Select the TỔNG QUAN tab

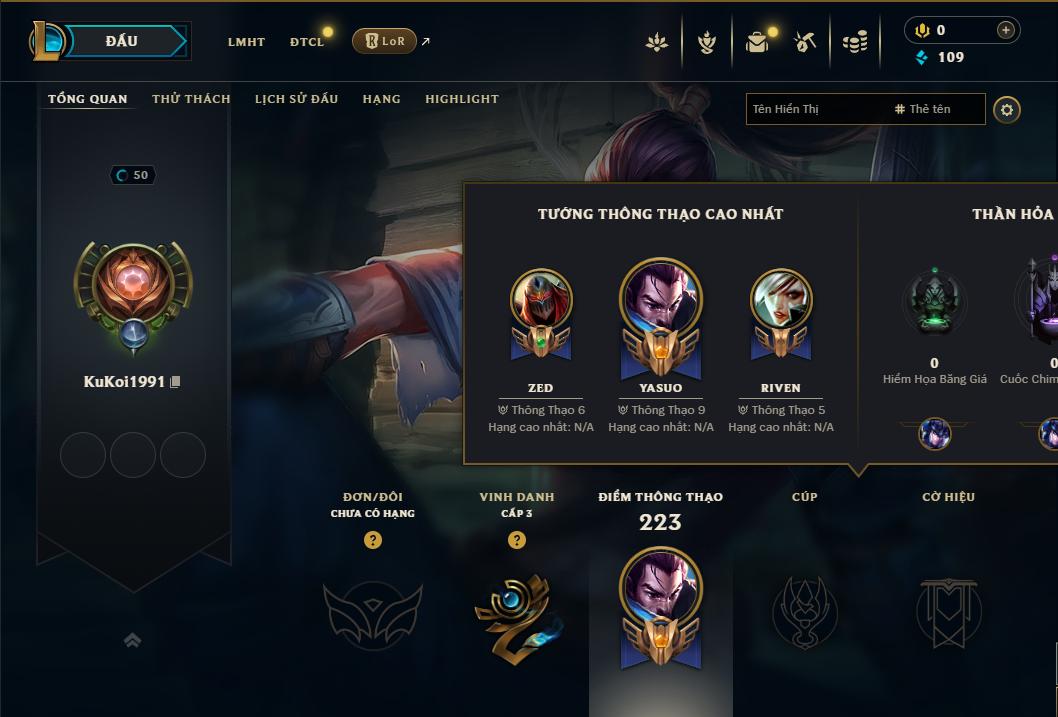[88, 99]
